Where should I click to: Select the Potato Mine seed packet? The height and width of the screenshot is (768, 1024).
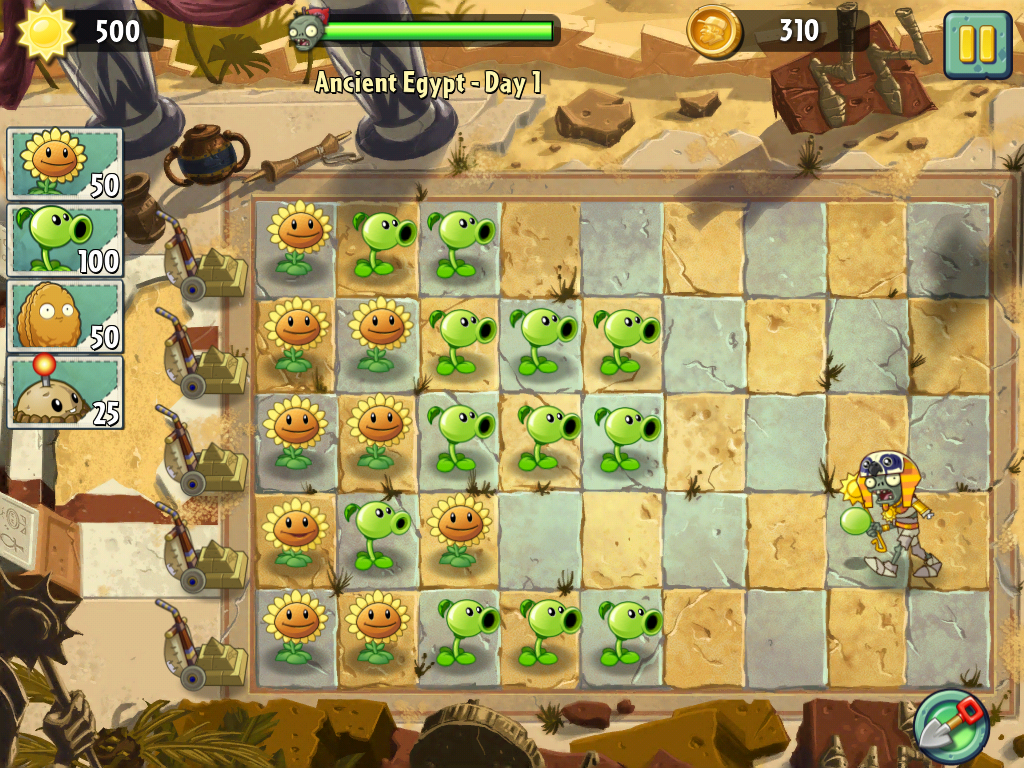tap(65, 392)
